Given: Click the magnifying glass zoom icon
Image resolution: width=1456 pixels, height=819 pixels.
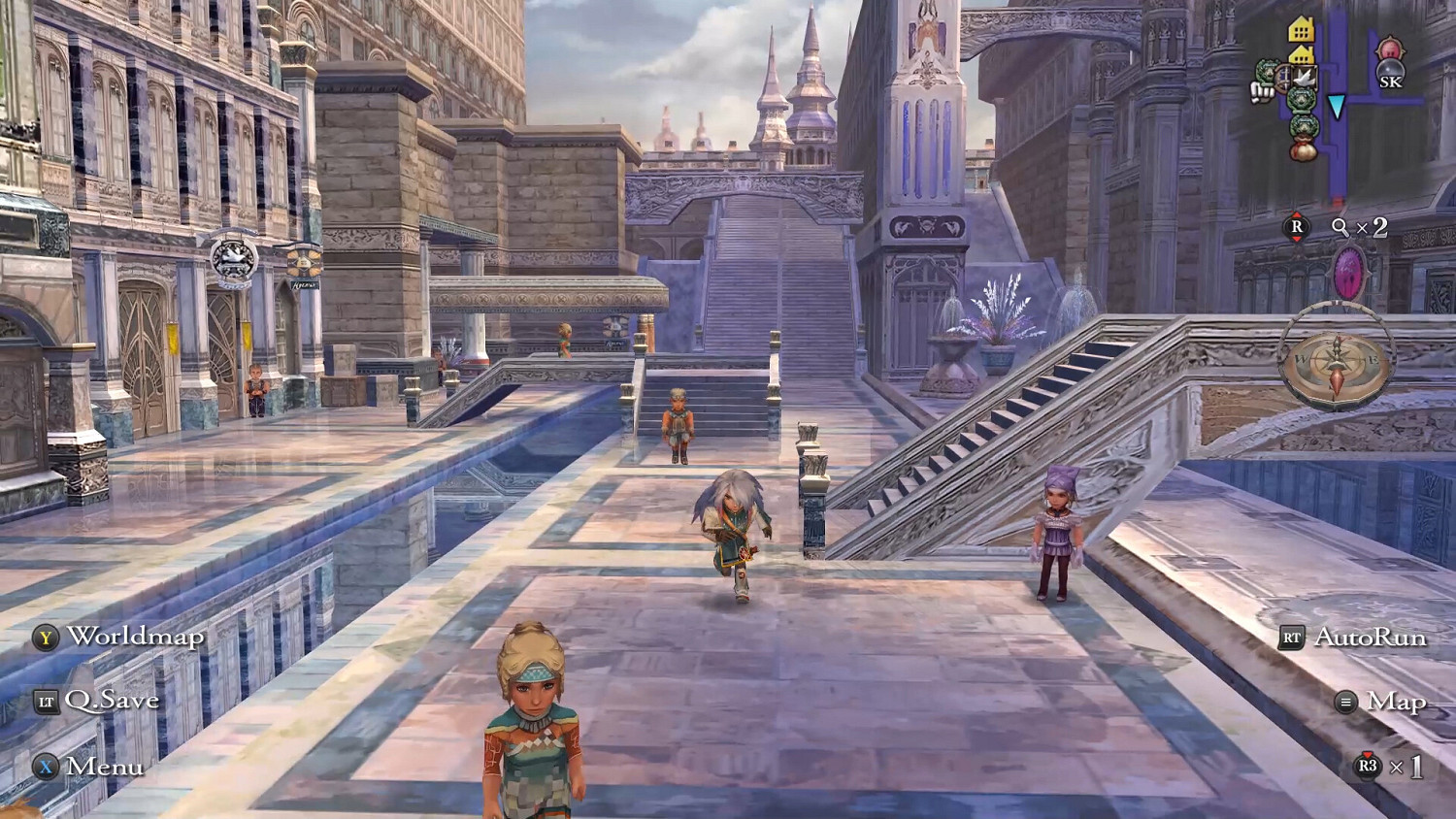Looking at the screenshot, I should point(1340,227).
